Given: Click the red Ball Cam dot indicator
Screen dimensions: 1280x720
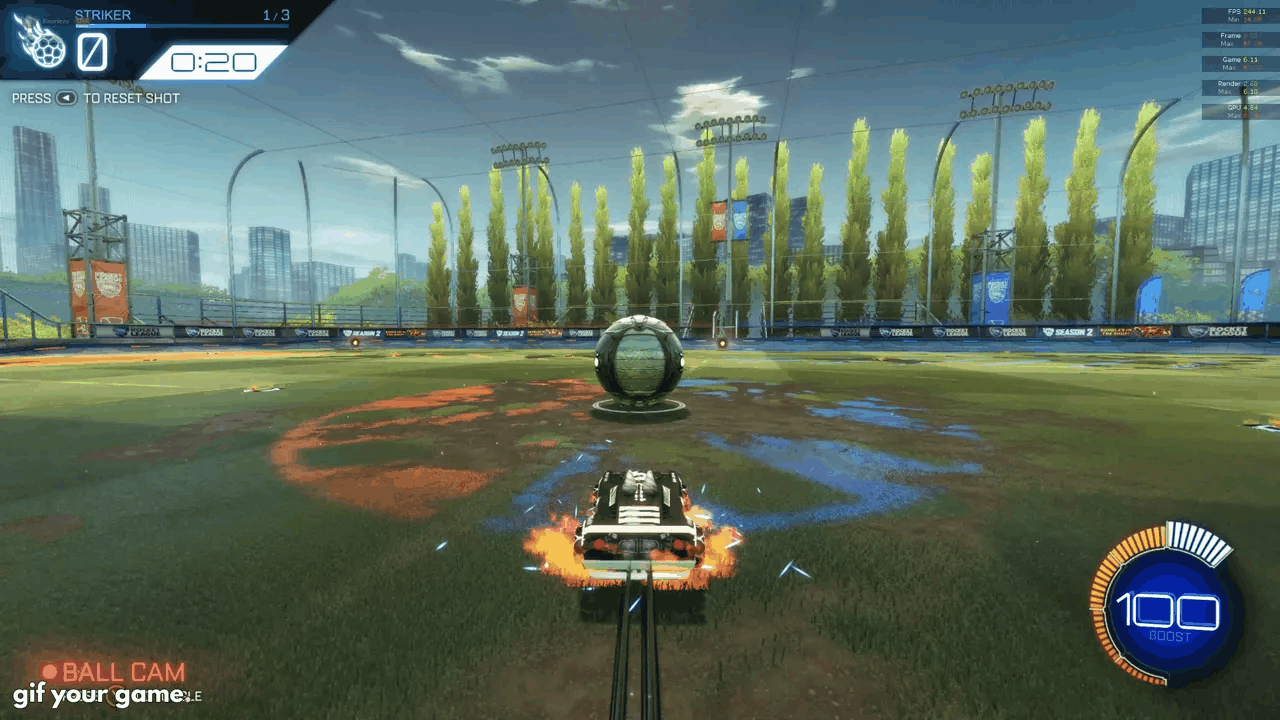Looking at the screenshot, I should (48, 673).
